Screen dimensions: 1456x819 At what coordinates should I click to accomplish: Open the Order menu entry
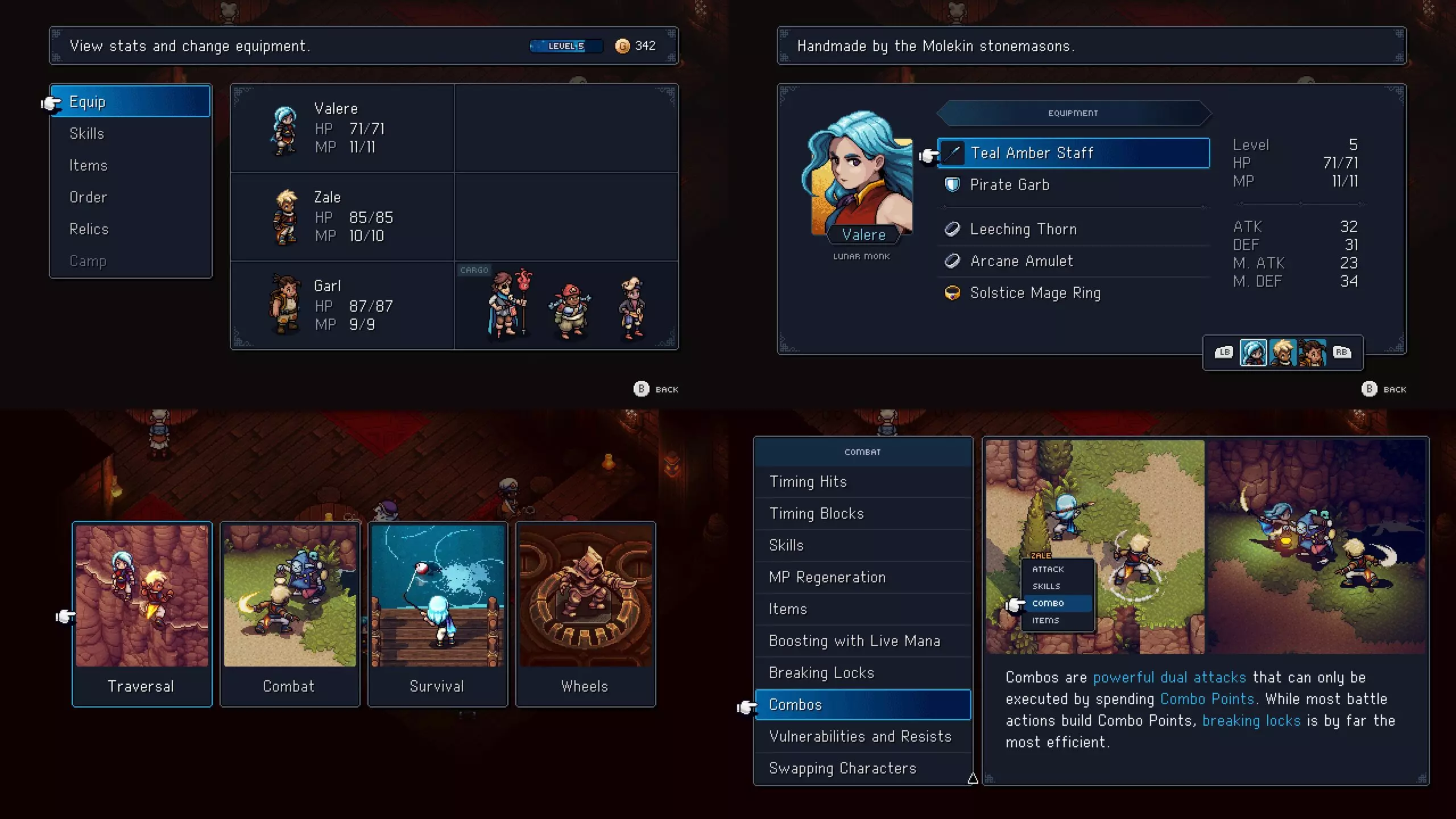[131, 197]
